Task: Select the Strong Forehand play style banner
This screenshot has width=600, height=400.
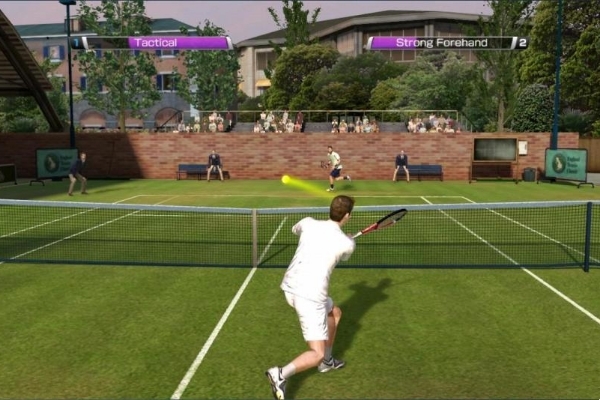Action: click(441, 43)
